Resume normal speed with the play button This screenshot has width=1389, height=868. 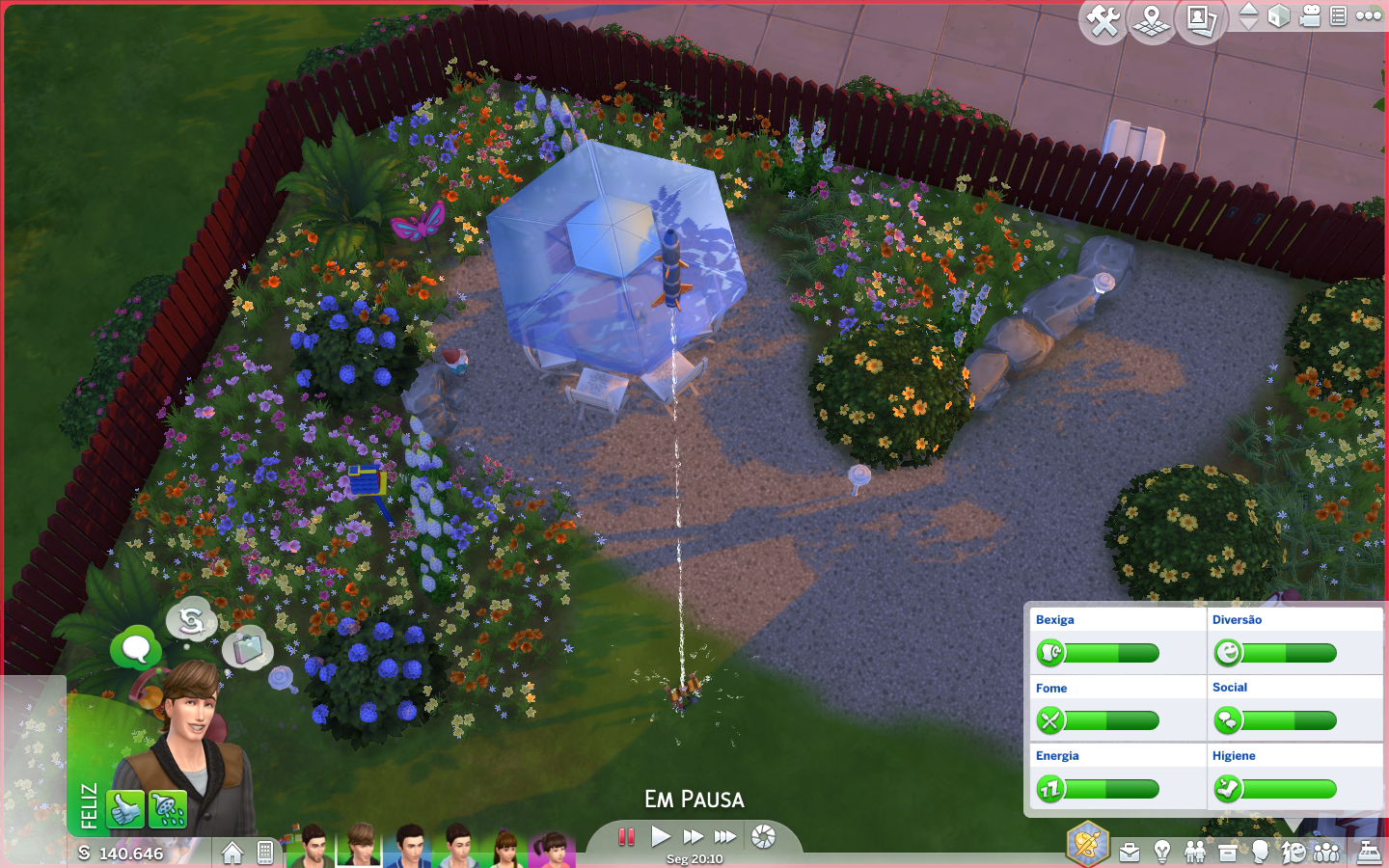point(661,836)
